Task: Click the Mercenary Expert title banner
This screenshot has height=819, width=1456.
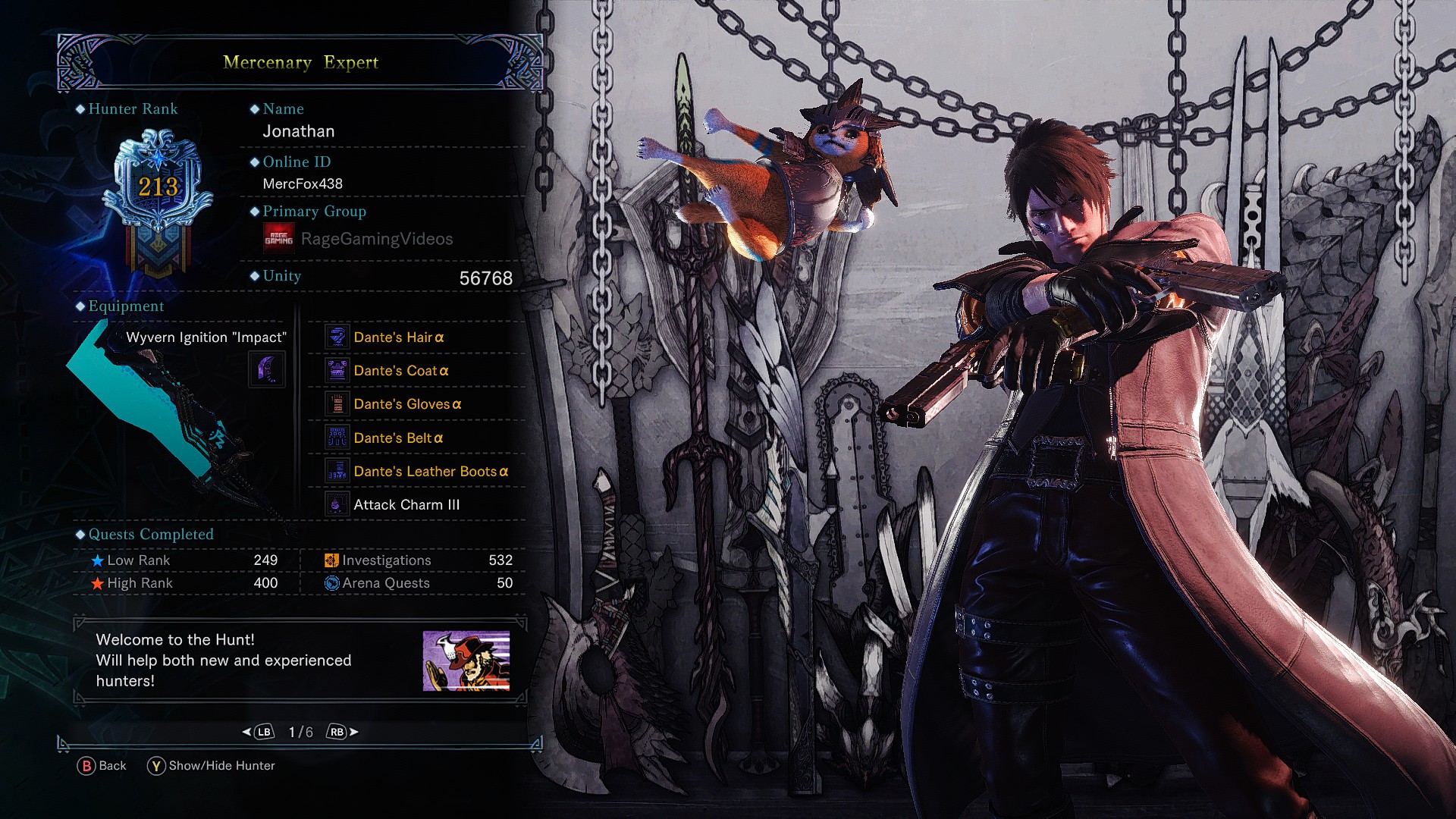Action: [x=300, y=63]
